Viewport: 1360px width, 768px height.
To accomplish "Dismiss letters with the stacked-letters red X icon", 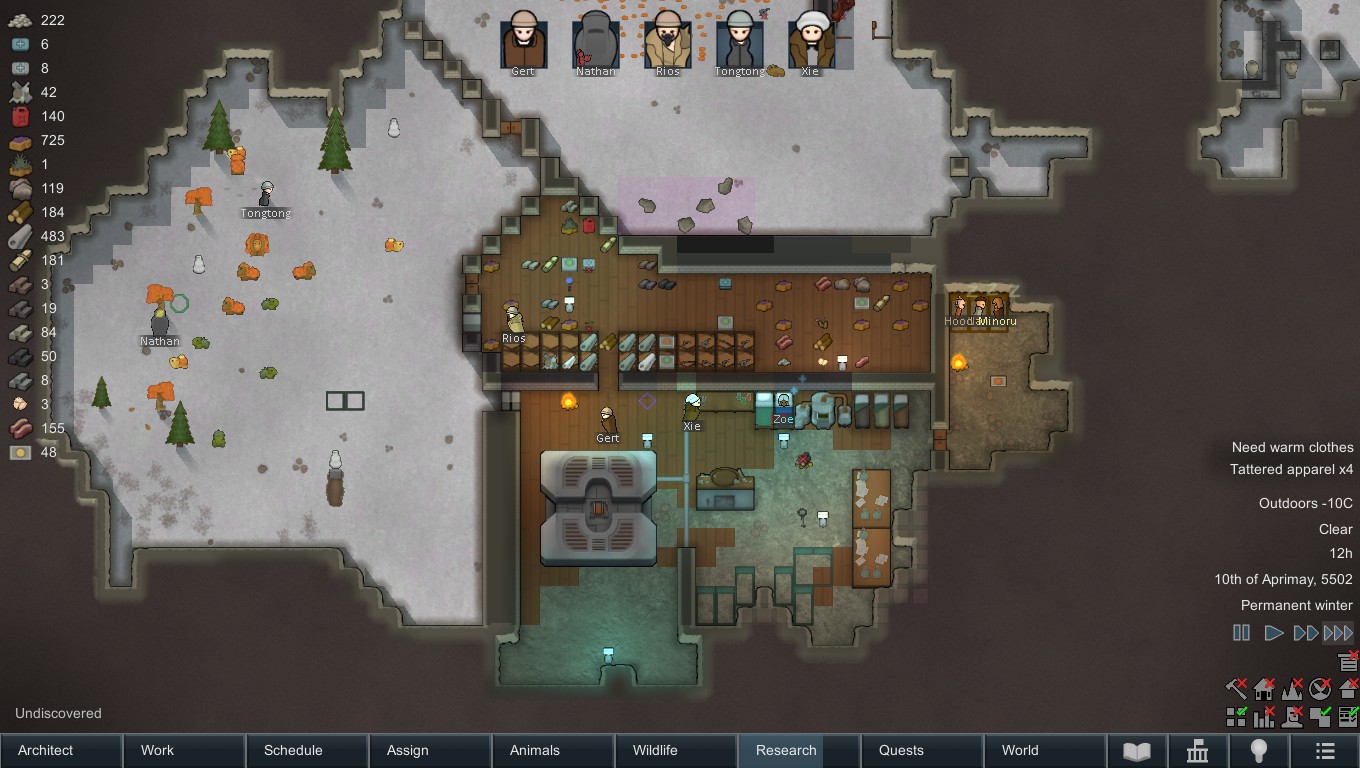I will 1345,660.
